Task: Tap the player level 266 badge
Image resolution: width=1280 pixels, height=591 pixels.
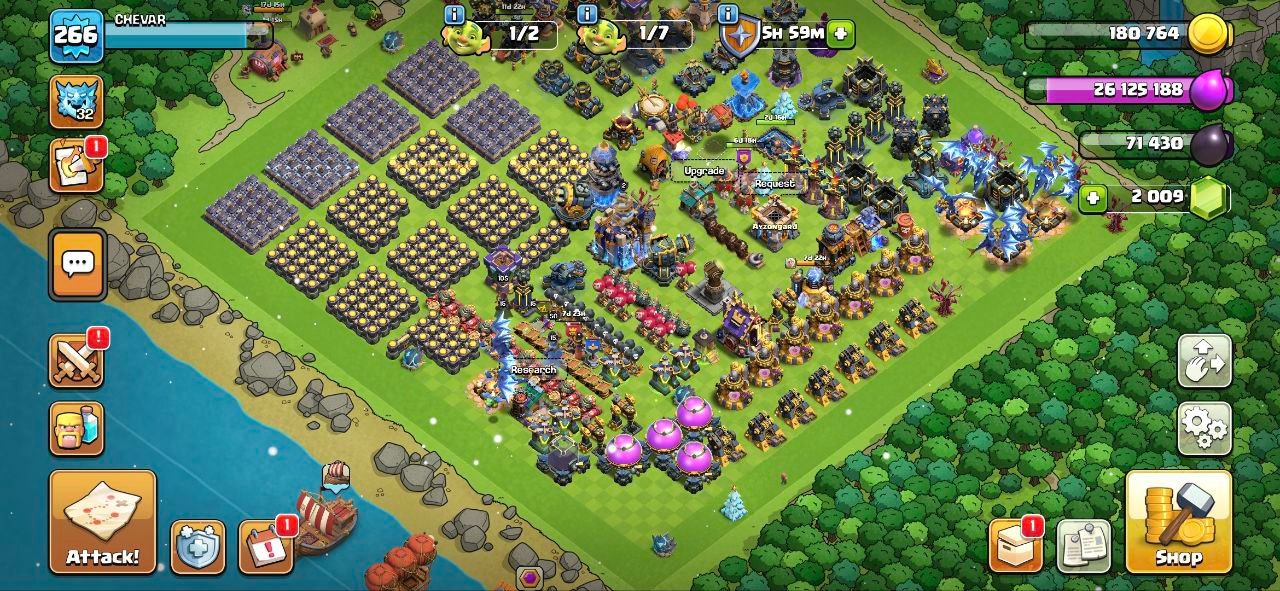Action: coord(76,35)
